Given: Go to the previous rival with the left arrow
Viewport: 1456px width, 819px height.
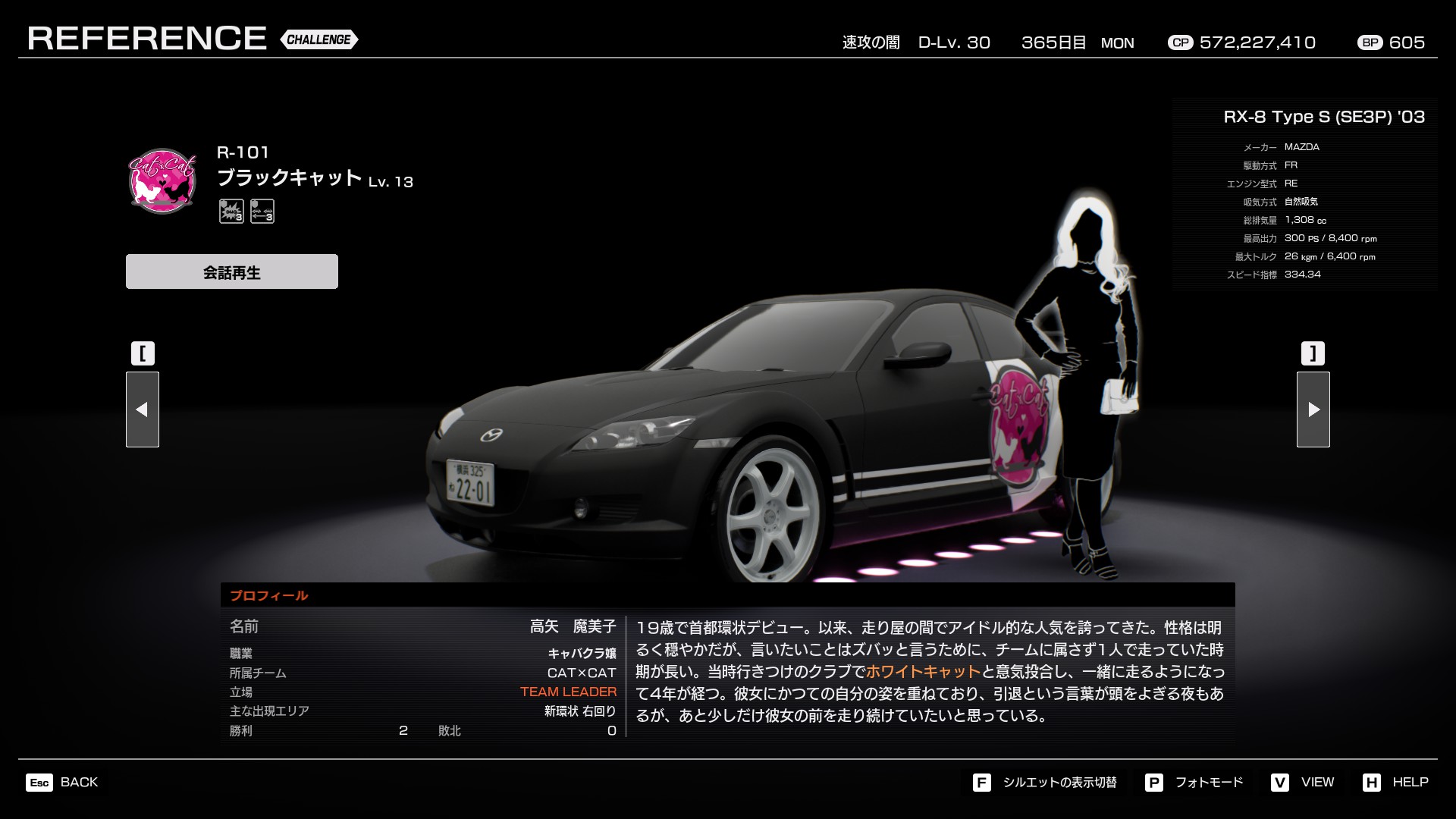Looking at the screenshot, I should click(143, 409).
